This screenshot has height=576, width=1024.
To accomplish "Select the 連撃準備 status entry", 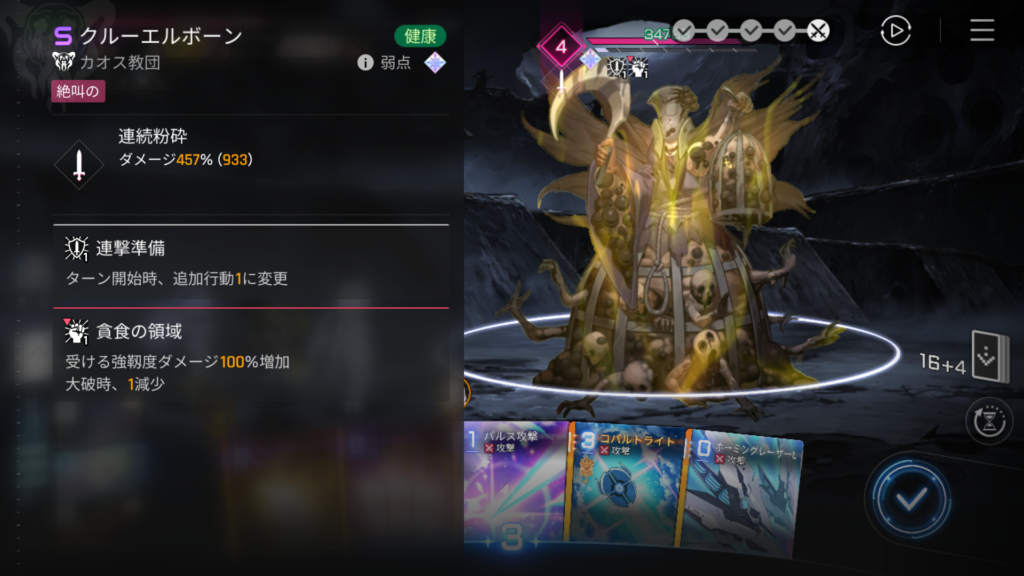I will [250, 263].
